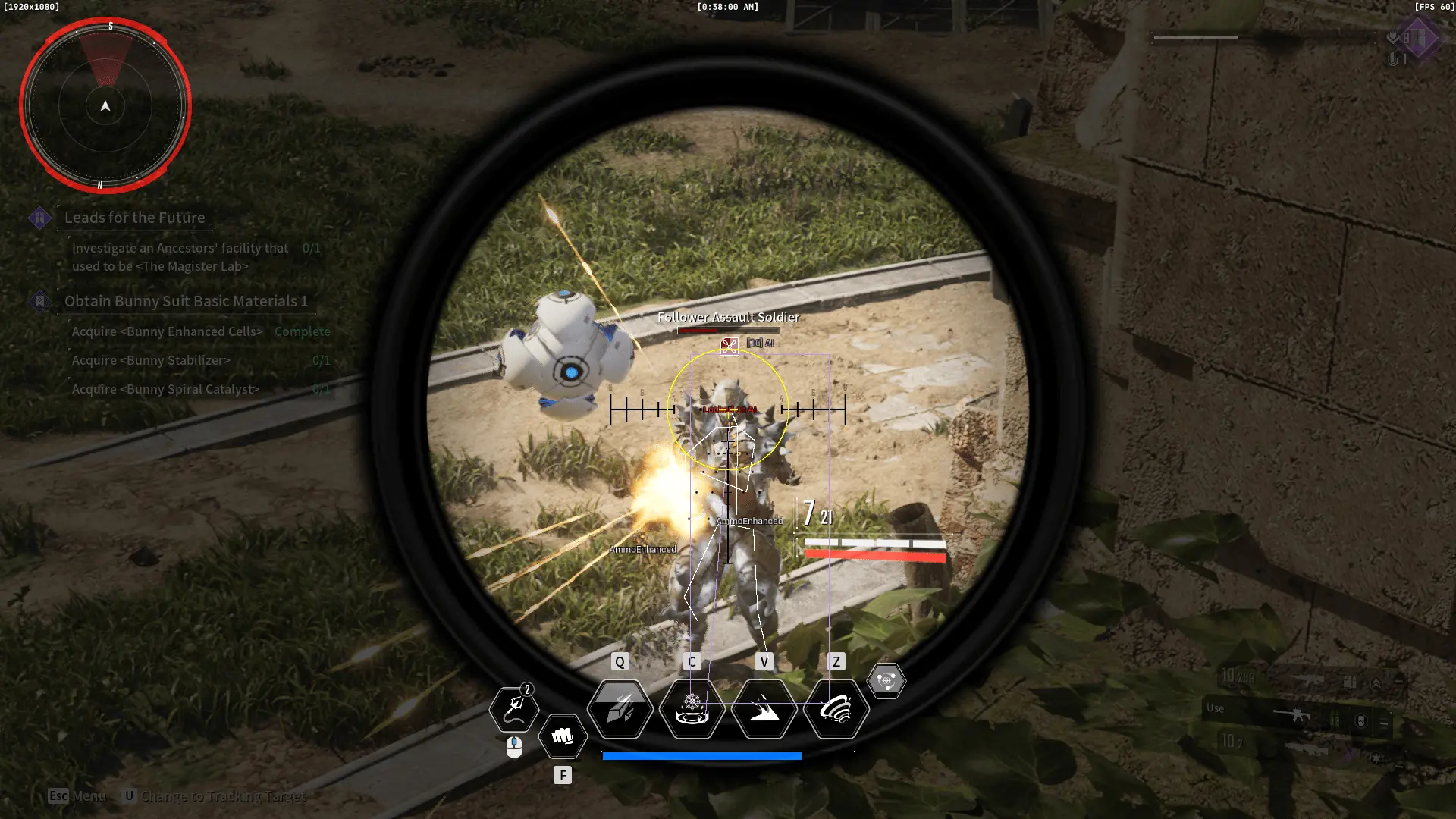Activate the grappling hook ability
Image resolution: width=1456 pixels, height=819 pixels.
pos(514,709)
